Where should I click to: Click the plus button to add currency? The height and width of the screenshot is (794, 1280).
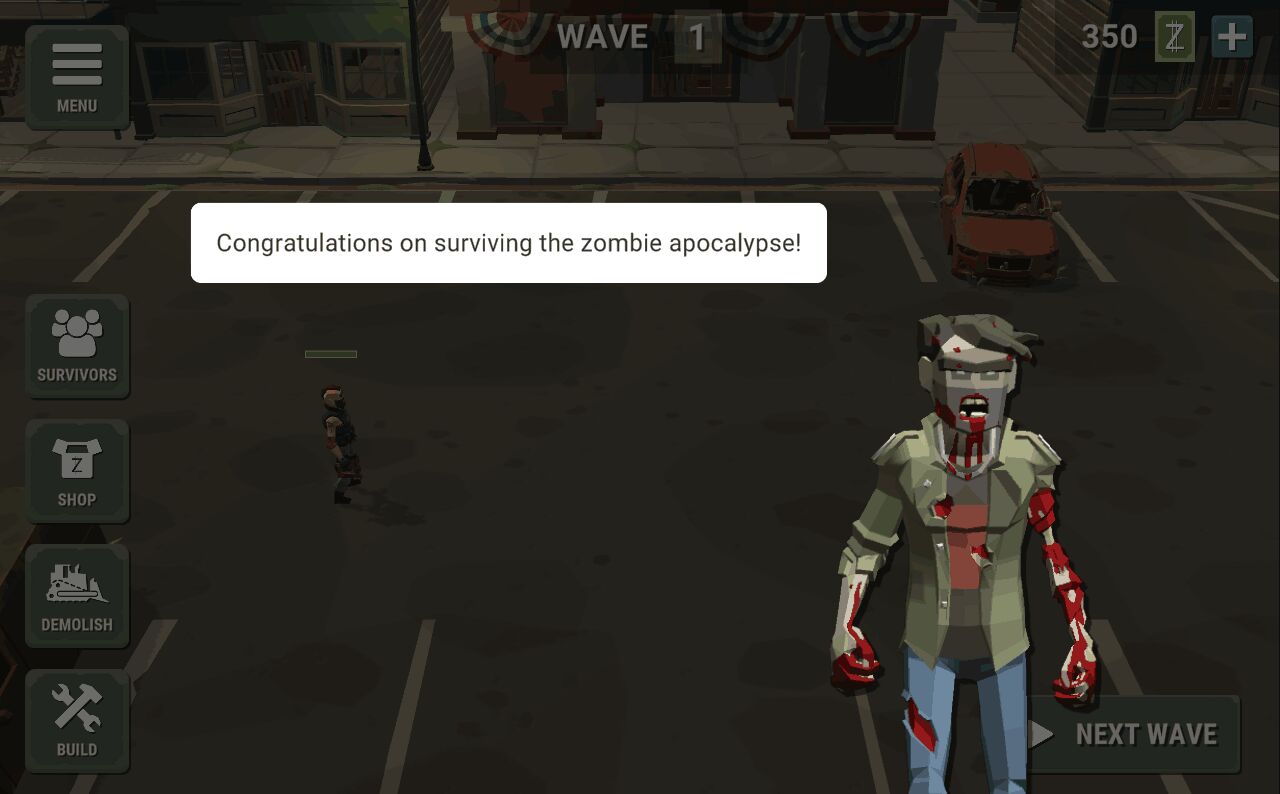pos(1232,38)
